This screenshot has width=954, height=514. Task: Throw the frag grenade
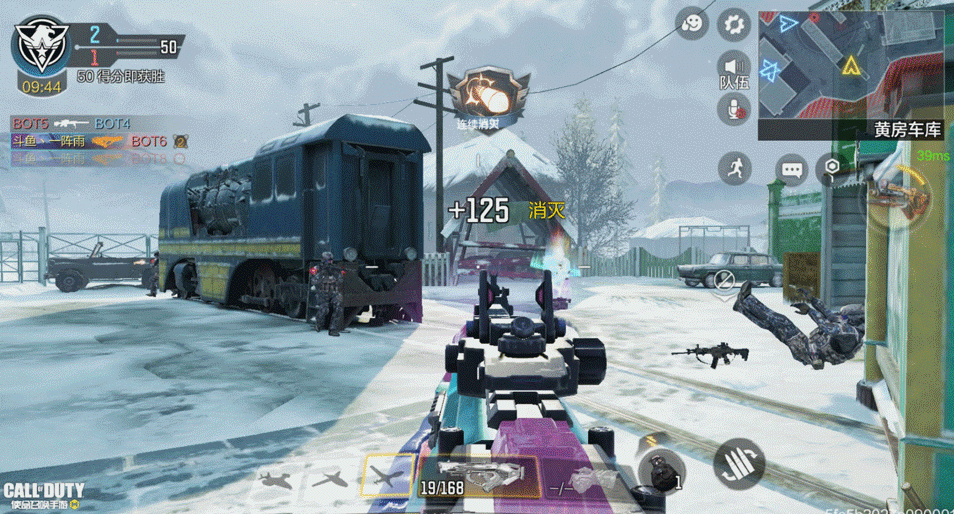(x=660, y=470)
